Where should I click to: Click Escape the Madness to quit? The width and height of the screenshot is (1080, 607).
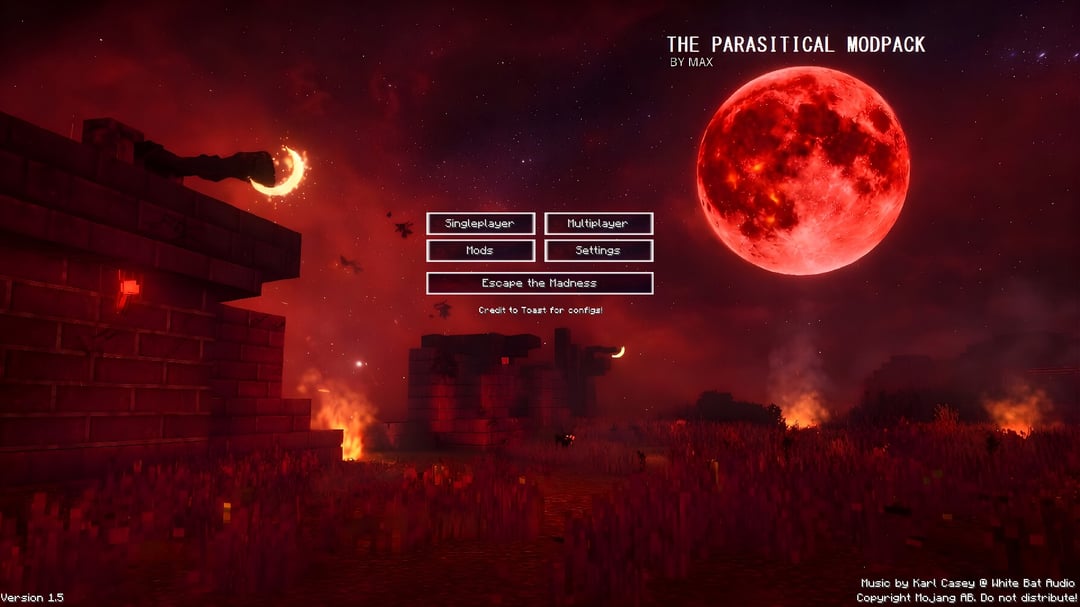tap(539, 284)
